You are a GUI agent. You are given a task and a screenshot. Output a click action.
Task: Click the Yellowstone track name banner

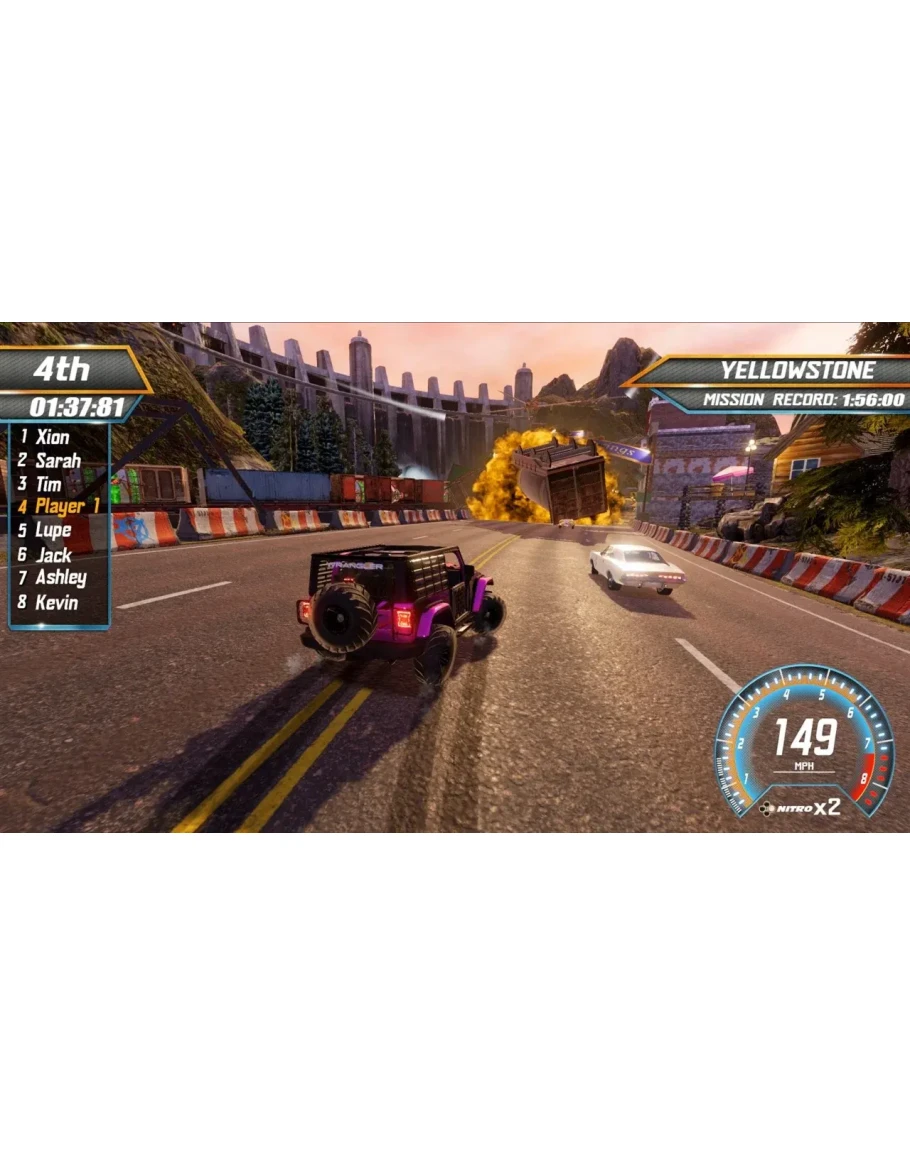point(796,371)
